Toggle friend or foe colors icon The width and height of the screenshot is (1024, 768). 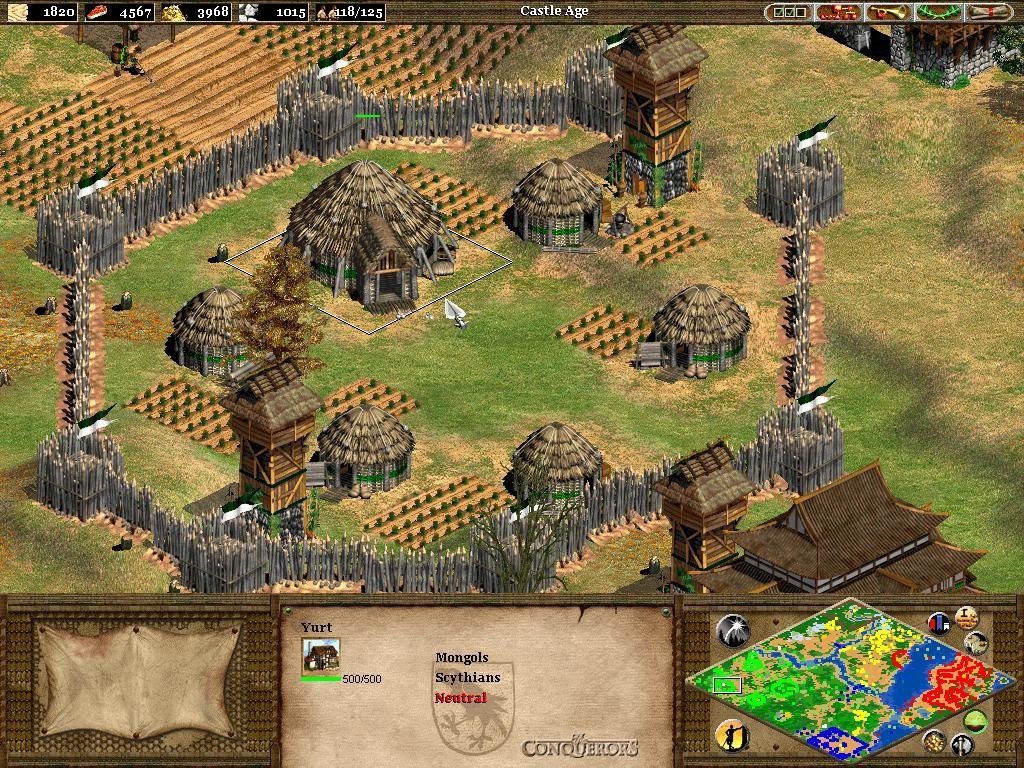[939, 623]
